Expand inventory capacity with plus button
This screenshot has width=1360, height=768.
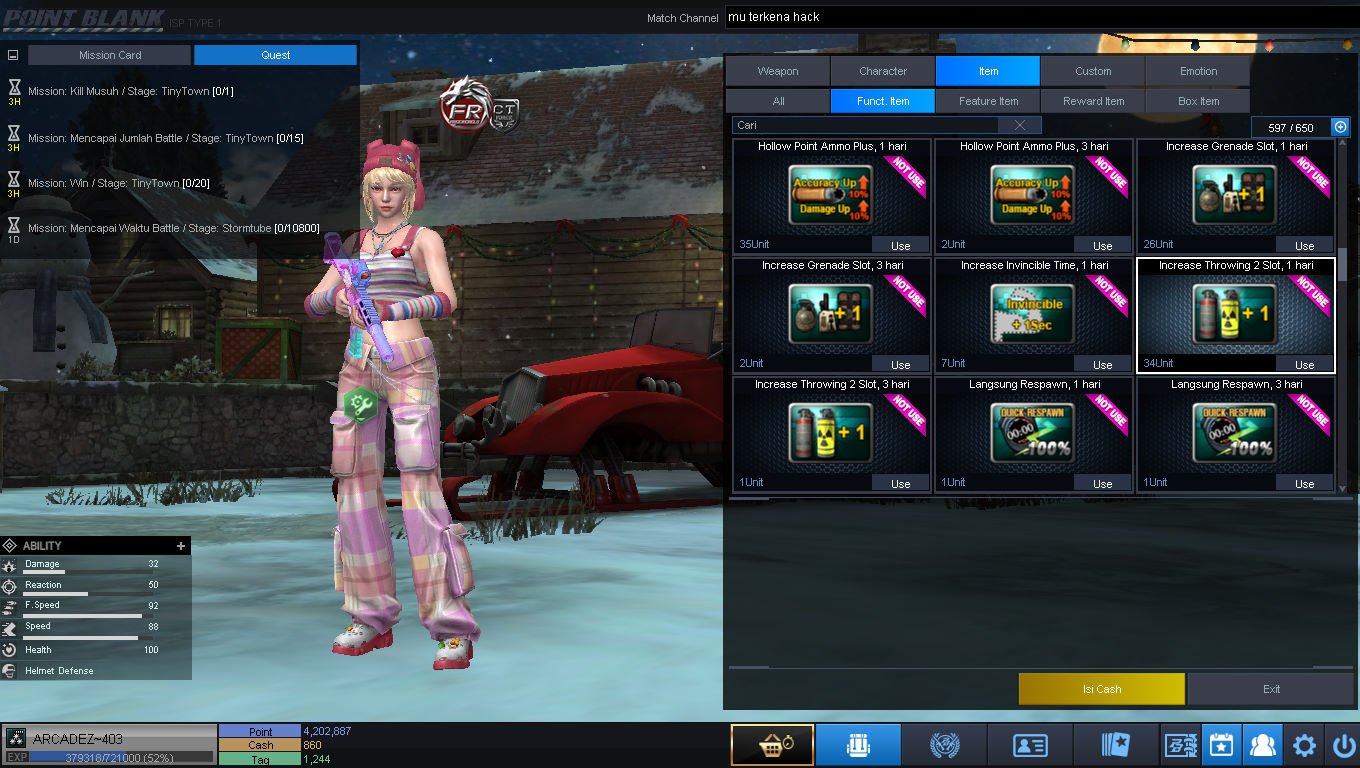point(1340,127)
